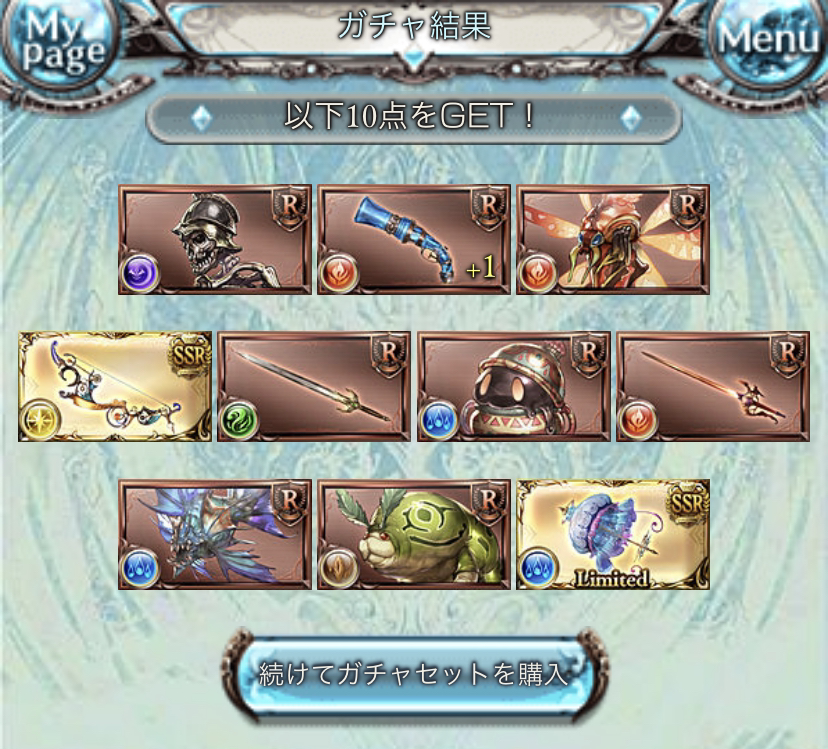Choose the winged insect summon card

click(612, 239)
